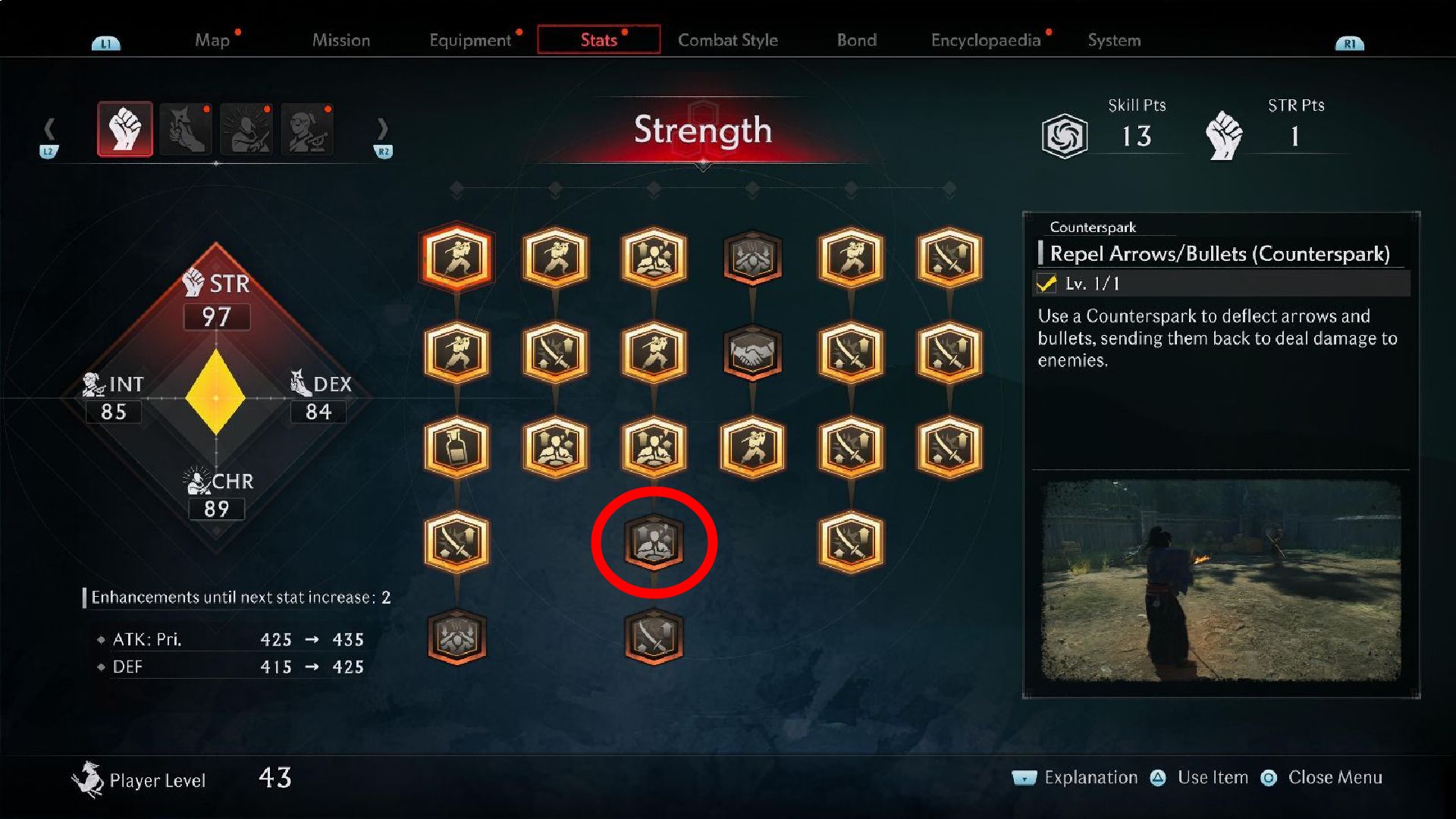Screen dimensions: 1456x819
Task: Select the Strength fist category icon
Action: (125, 129)
